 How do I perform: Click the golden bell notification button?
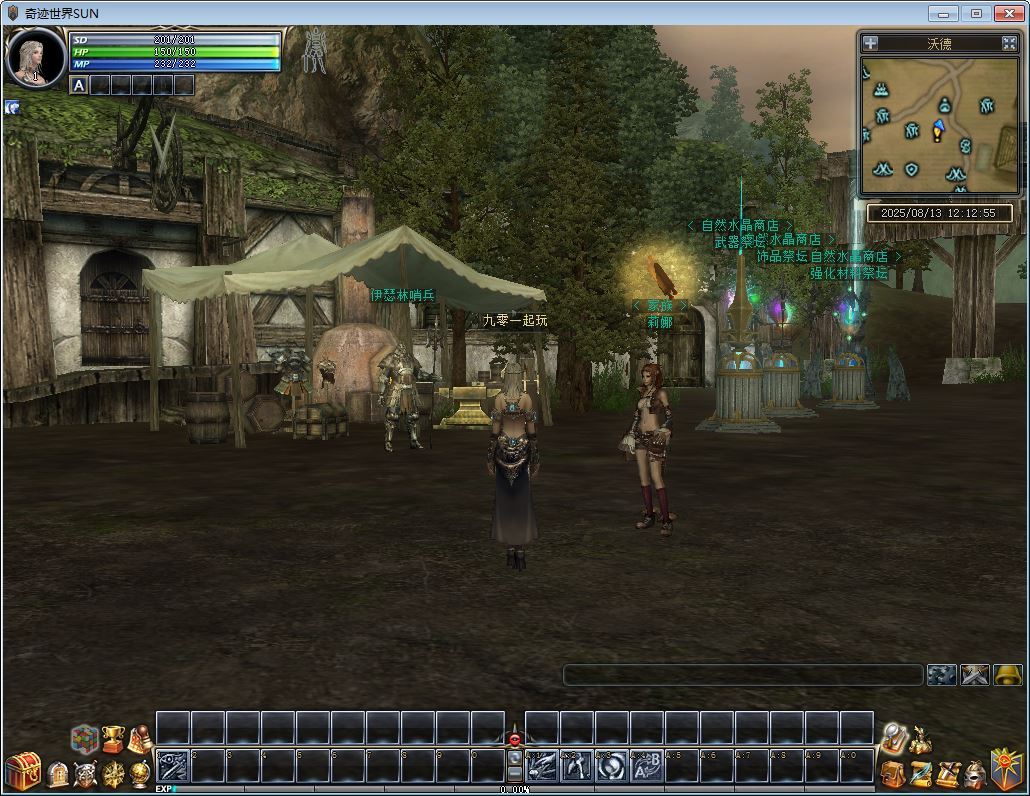pos(1007,675)
